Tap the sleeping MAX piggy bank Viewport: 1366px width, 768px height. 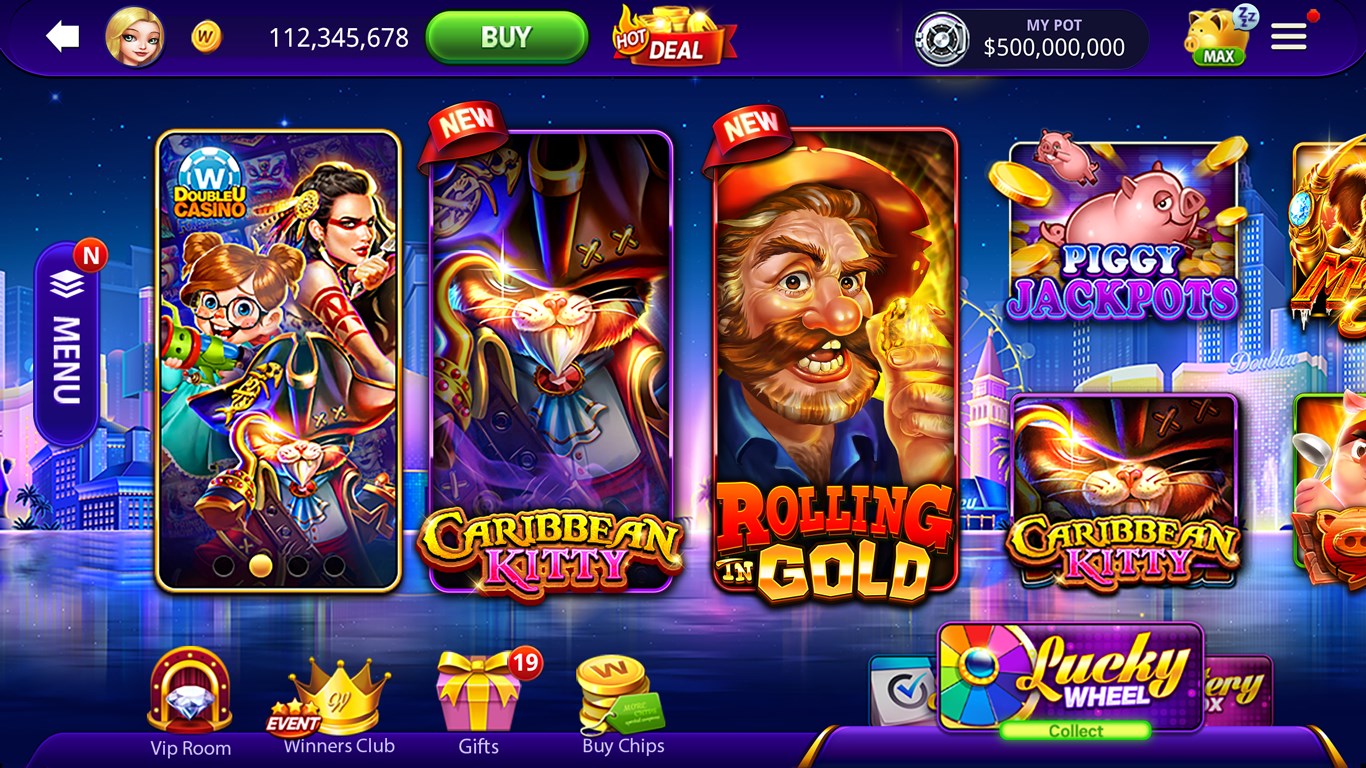coord(1213,38)
